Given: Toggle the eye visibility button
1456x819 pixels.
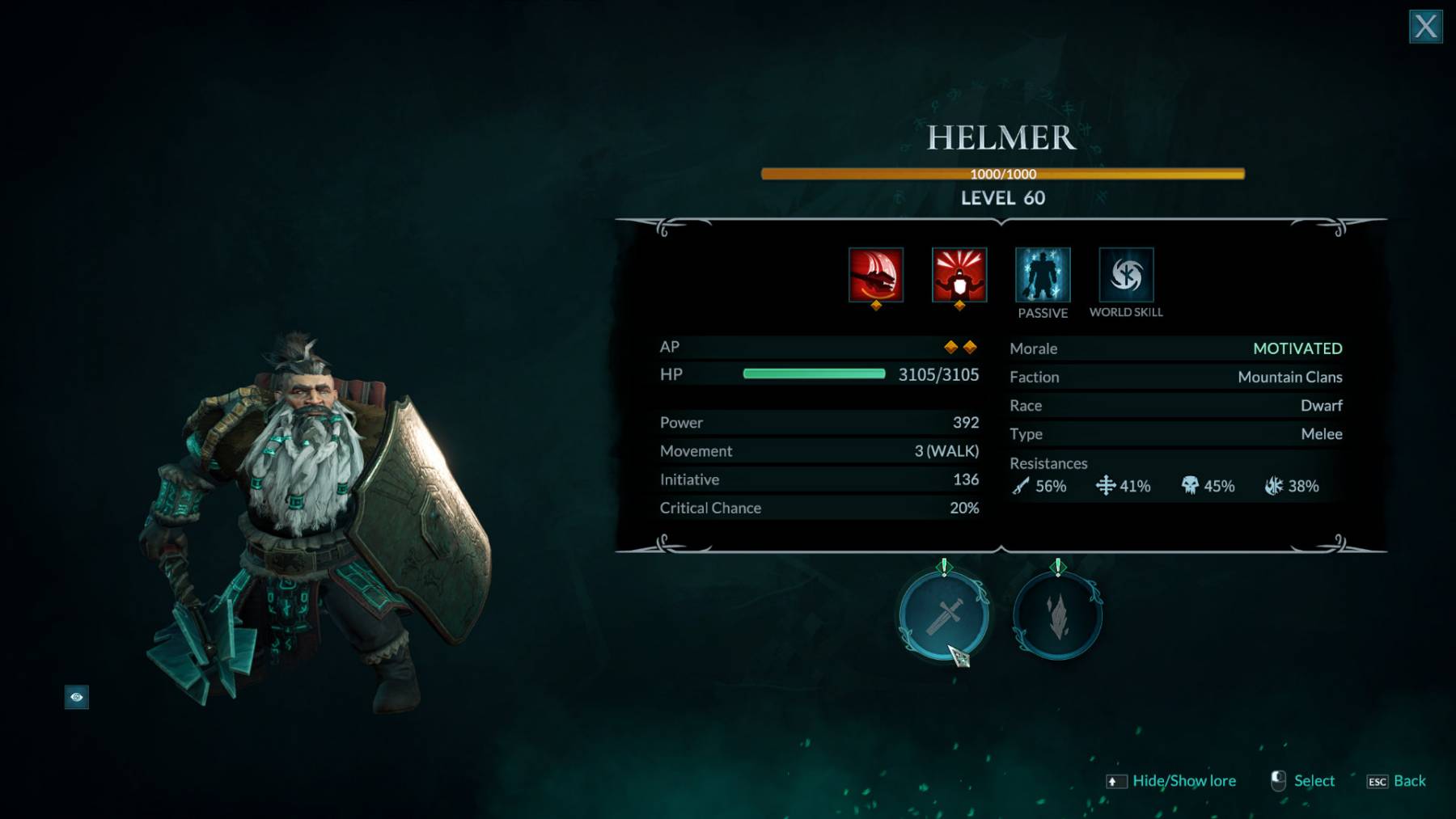Looking at the screenshot, I should click(77, 697).
